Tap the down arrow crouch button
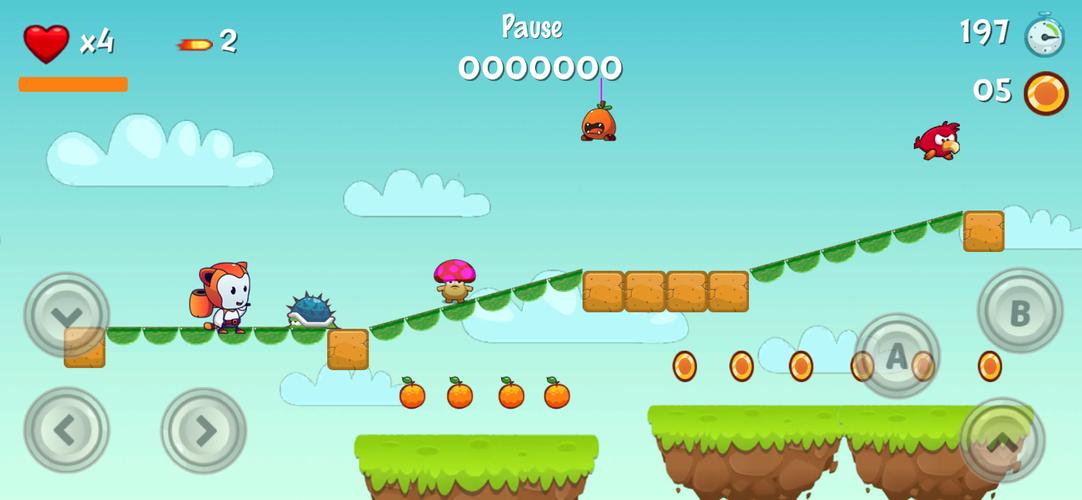Viewport: 1082px width, 500px height. click(66, 315)
